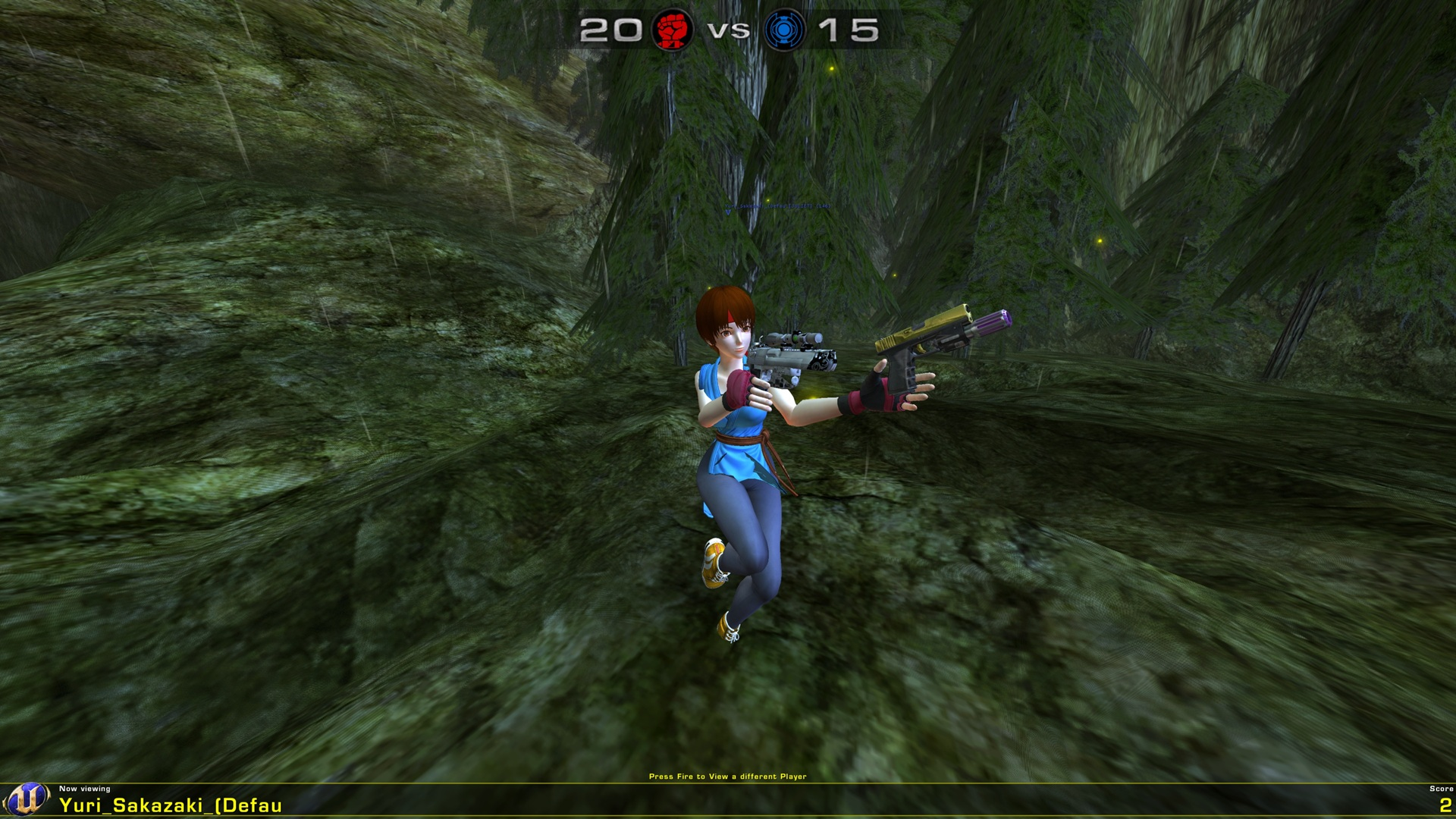This screenshot has width=1456, height=819.
Task: Click Press Fire to View a different Player
Action: (x=727, y=776)
